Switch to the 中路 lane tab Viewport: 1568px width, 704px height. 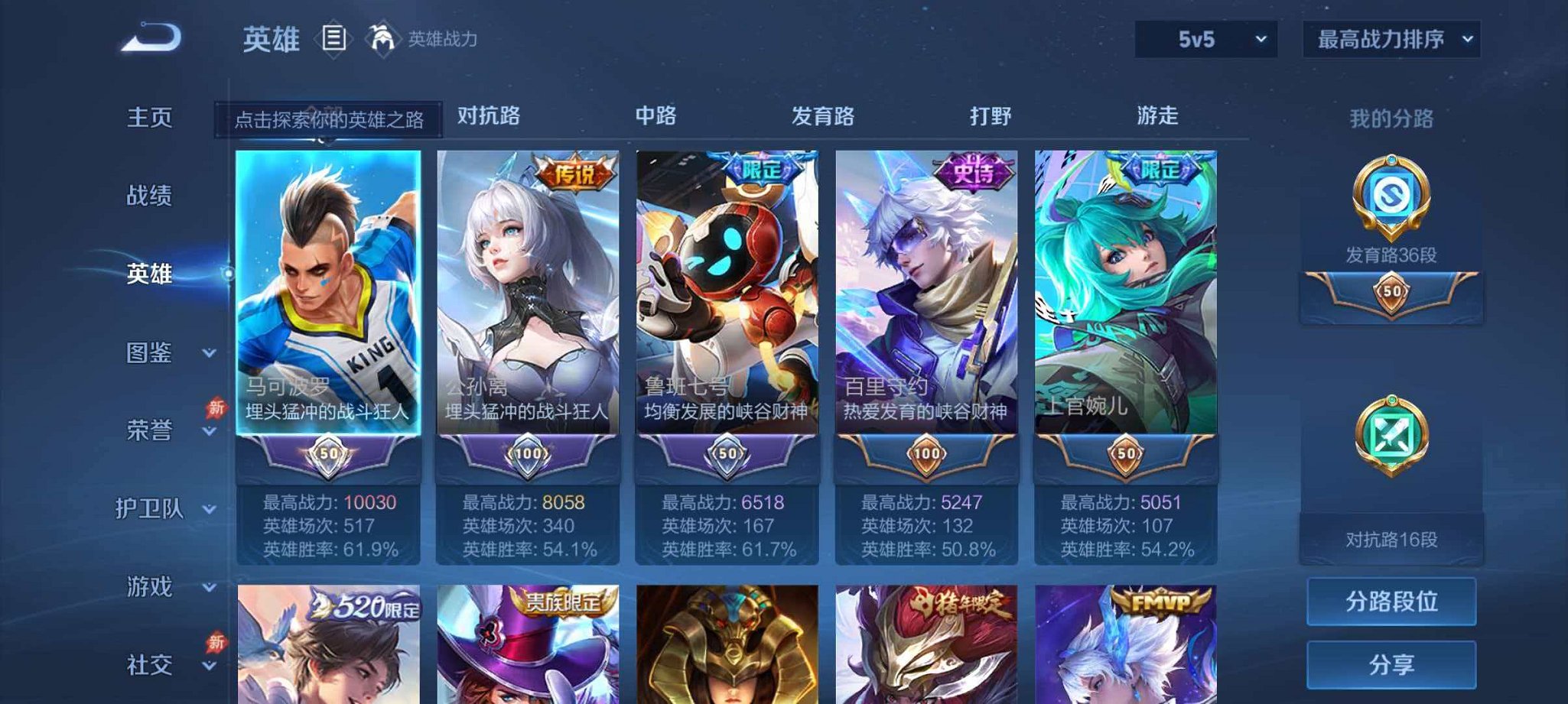656,116
